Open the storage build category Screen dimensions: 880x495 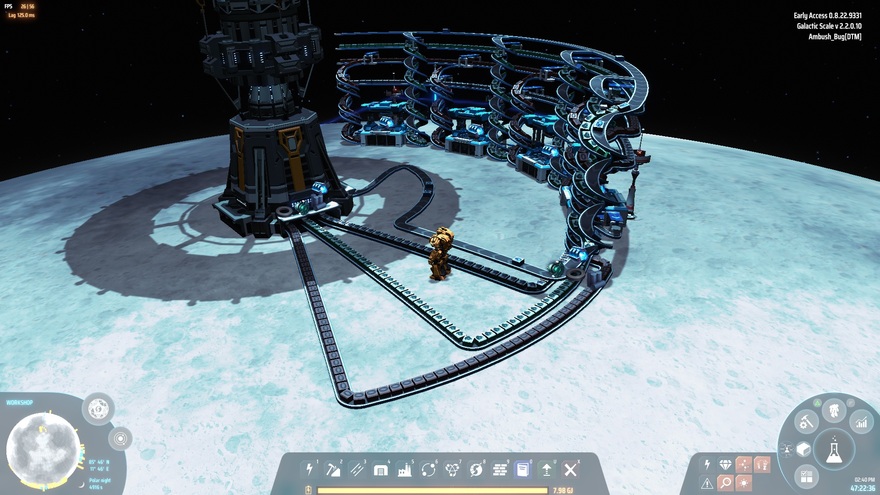381,469
